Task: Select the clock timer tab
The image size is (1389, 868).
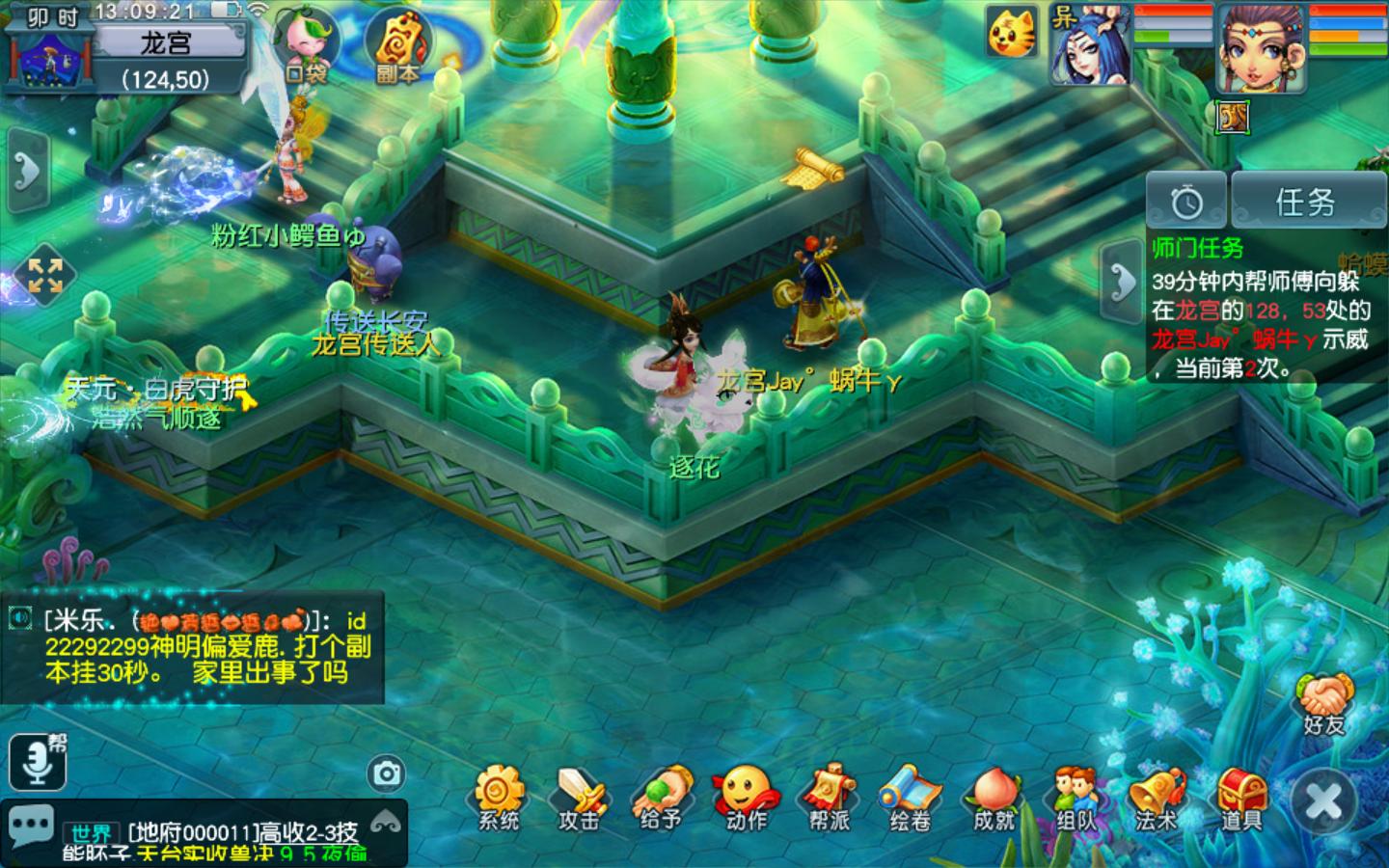Action: coord(1186,202)
